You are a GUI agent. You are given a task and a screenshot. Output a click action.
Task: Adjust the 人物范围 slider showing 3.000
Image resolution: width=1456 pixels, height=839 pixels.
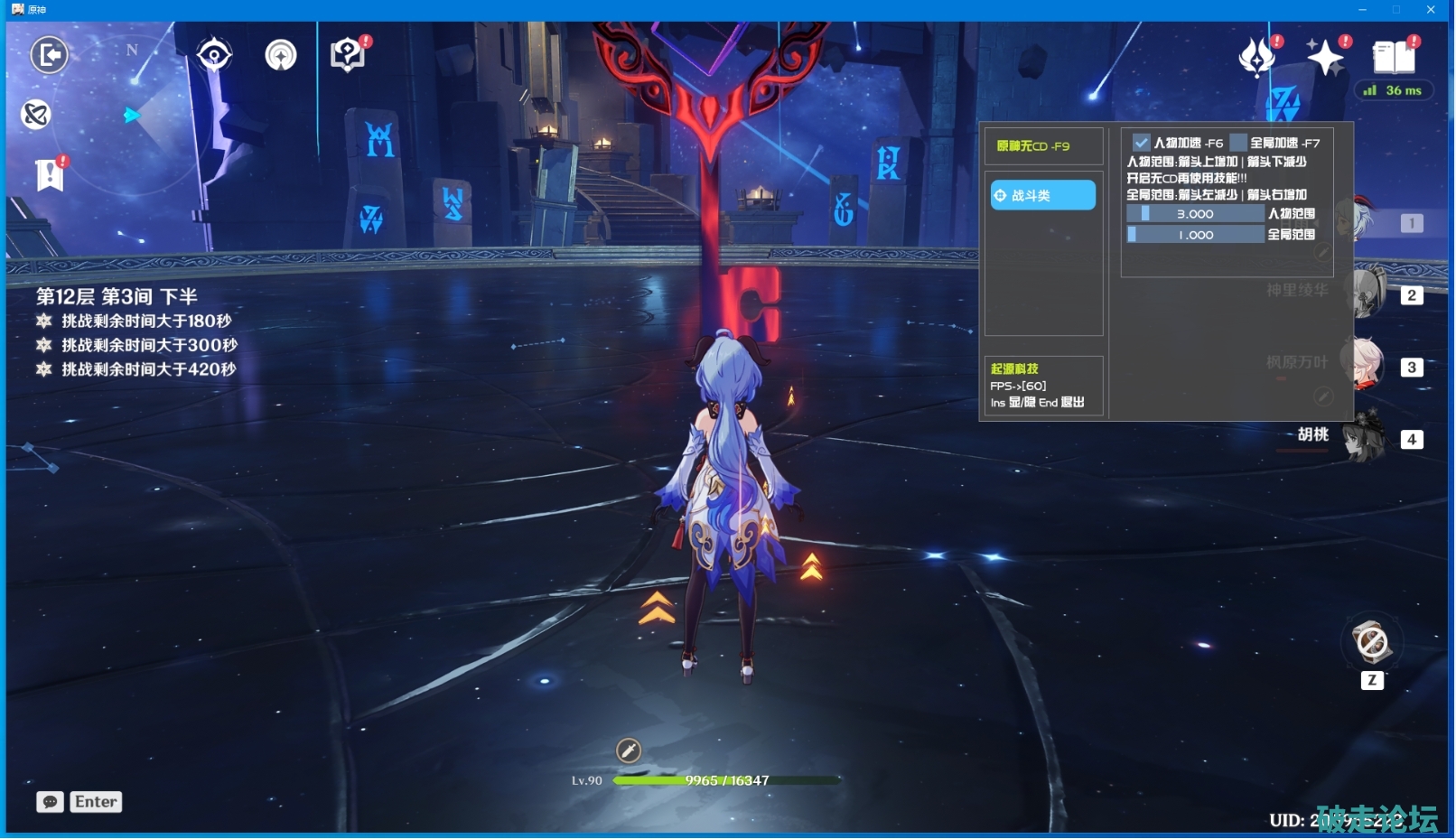(1195, 214)
